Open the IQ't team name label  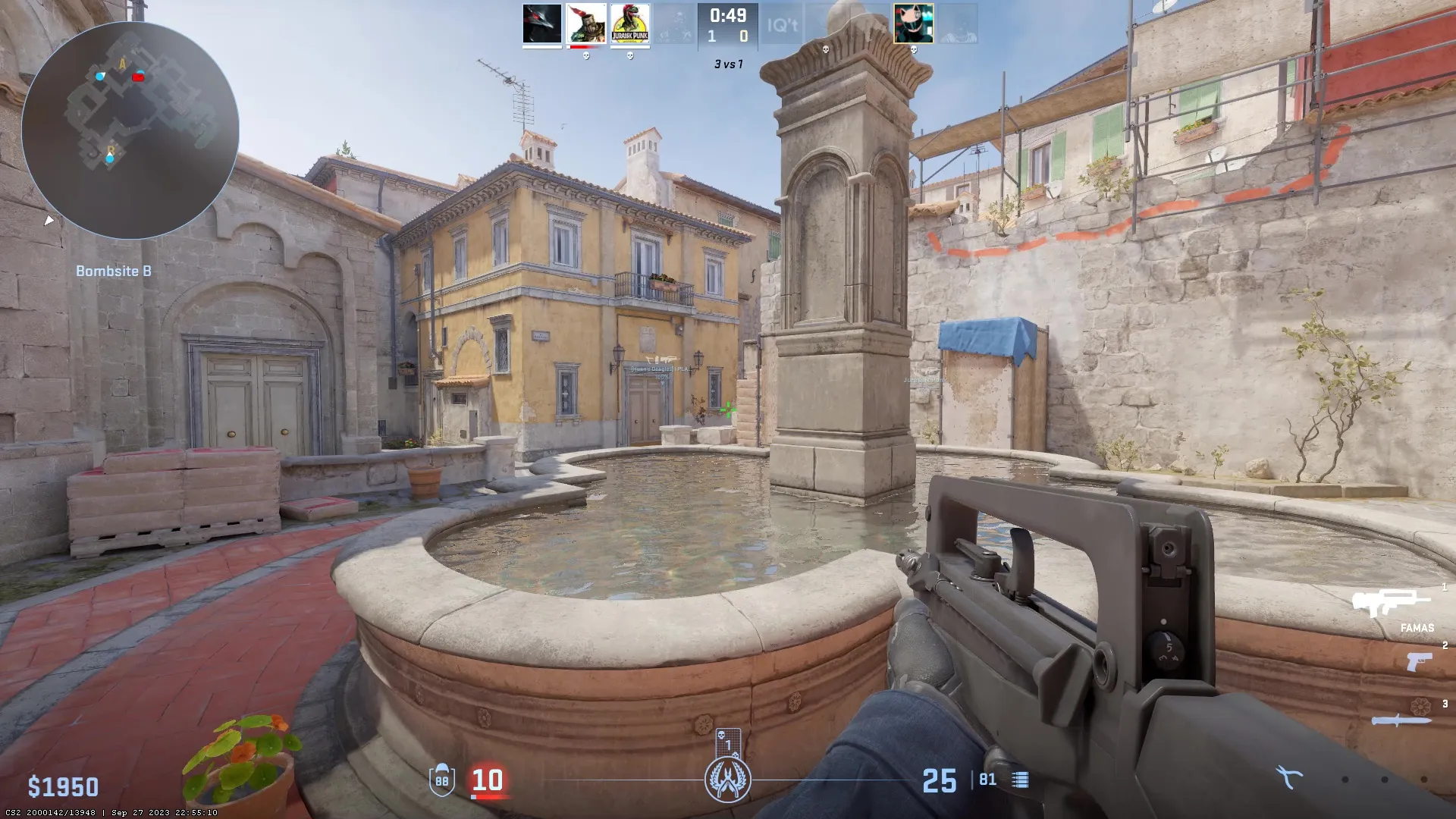pos(783,25)
